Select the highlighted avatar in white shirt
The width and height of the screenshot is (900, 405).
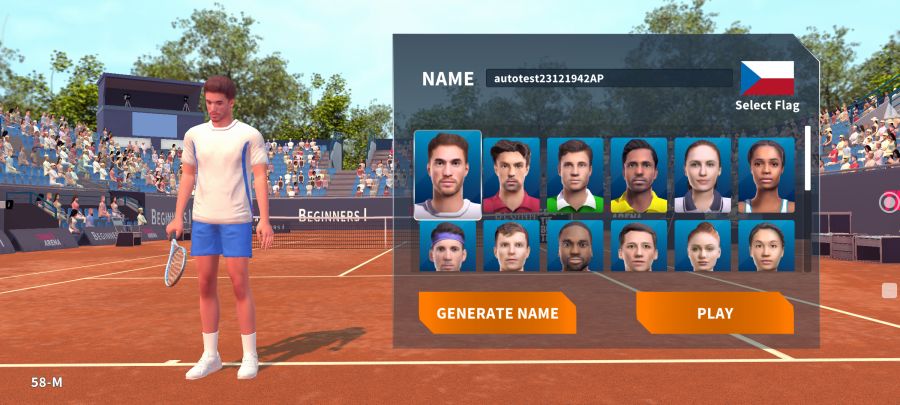[x=448, y=175]
